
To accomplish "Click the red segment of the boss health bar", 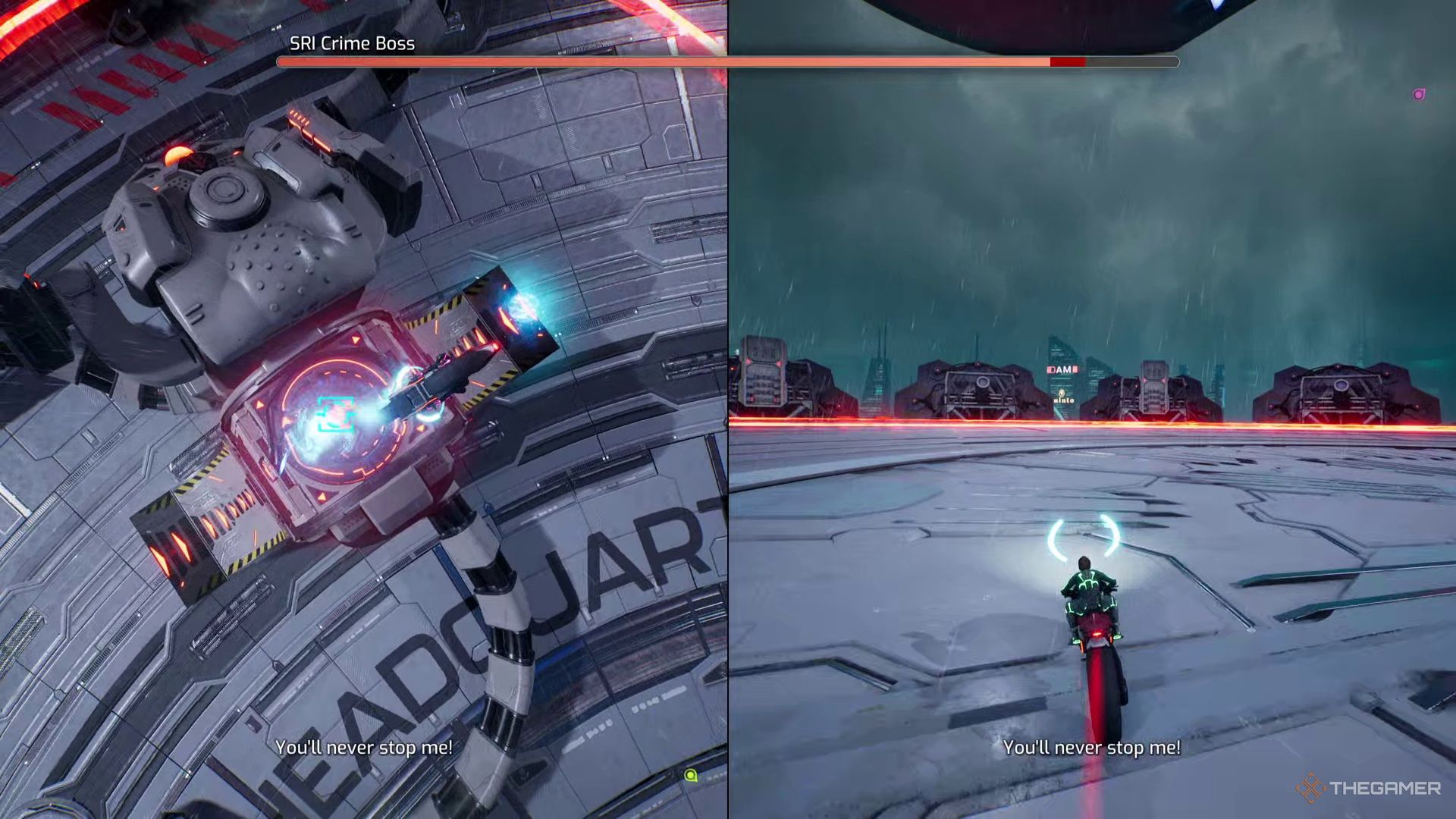I will tap(1068, 61).
